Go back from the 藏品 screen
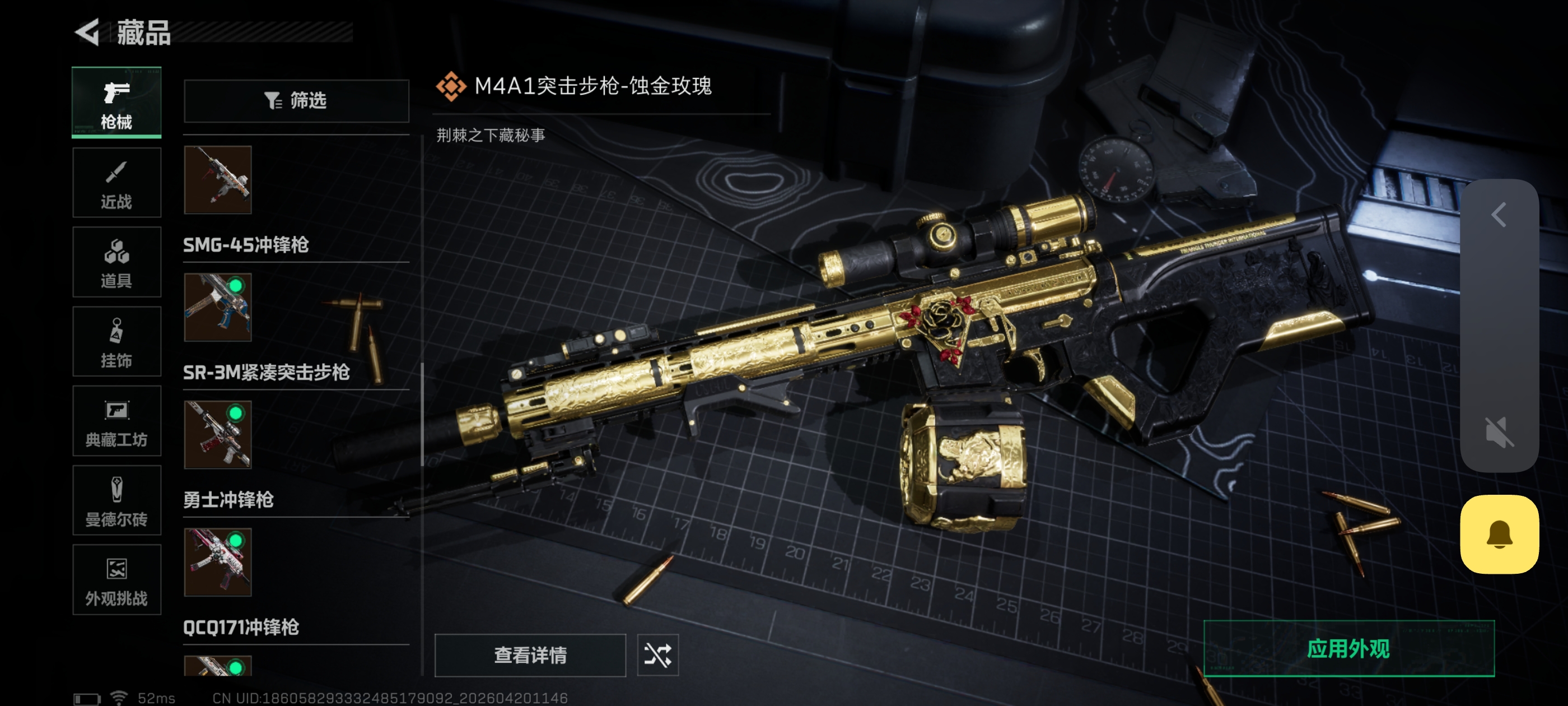Viewport: 1568px width, 706px height. 88,32
